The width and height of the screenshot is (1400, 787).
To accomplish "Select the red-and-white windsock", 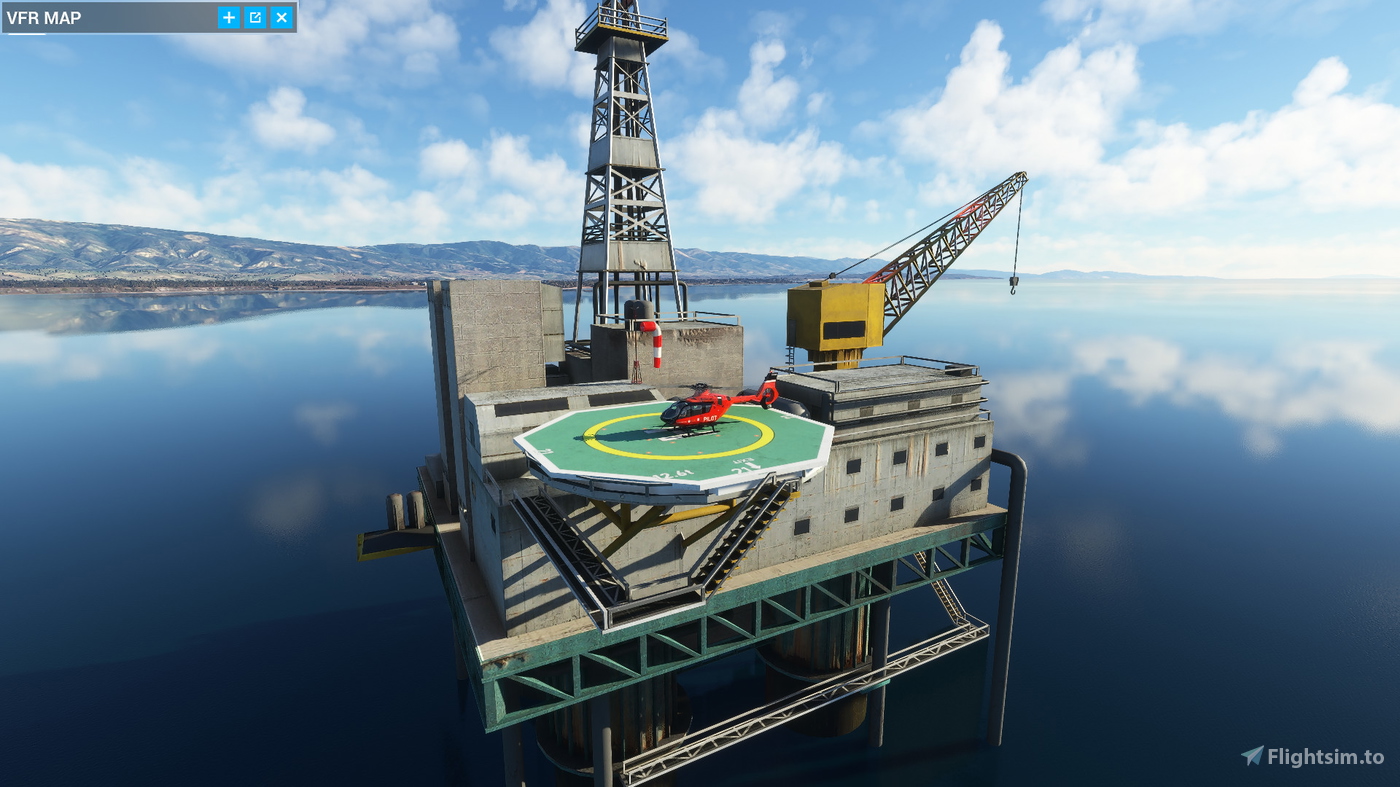I will point(655,345).
